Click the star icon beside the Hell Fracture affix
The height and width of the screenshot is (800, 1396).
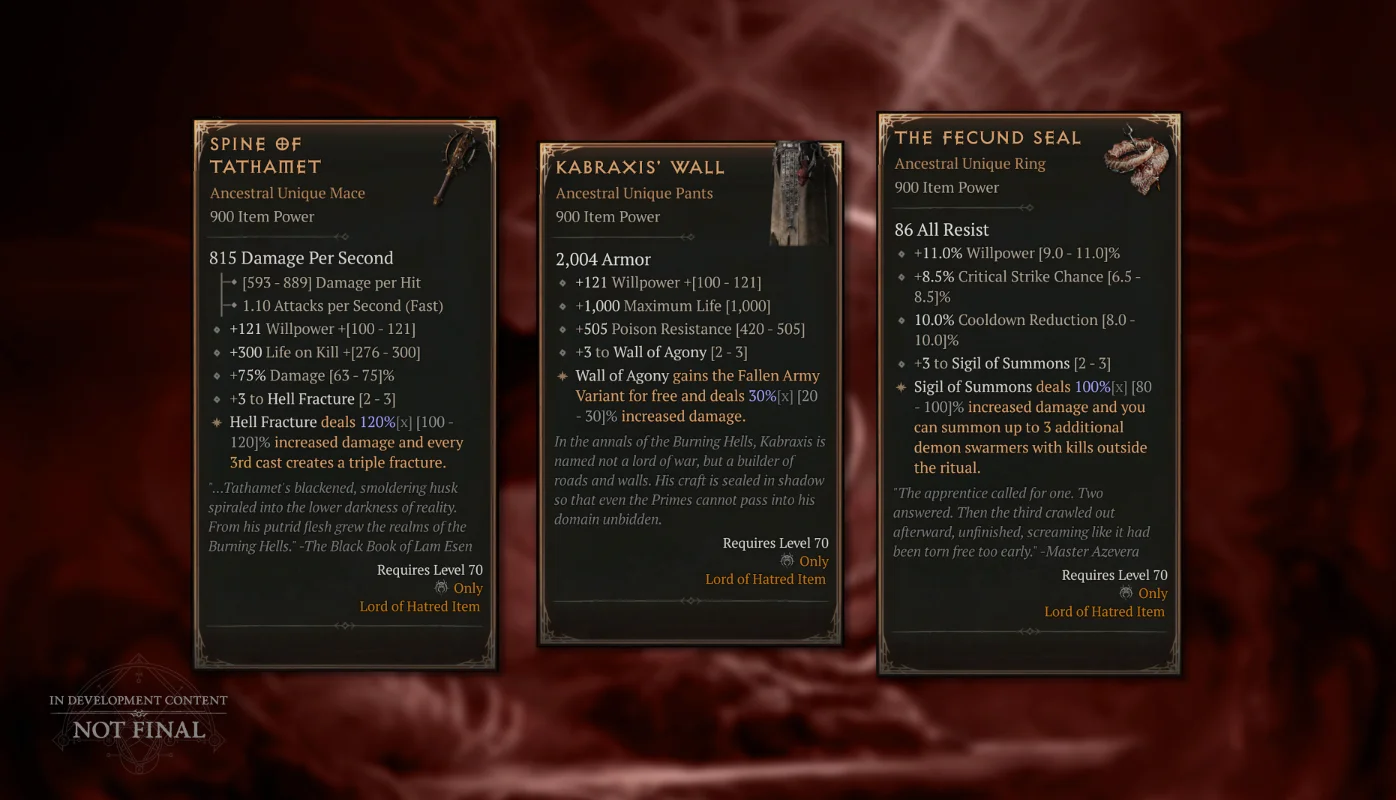[218, 422]
